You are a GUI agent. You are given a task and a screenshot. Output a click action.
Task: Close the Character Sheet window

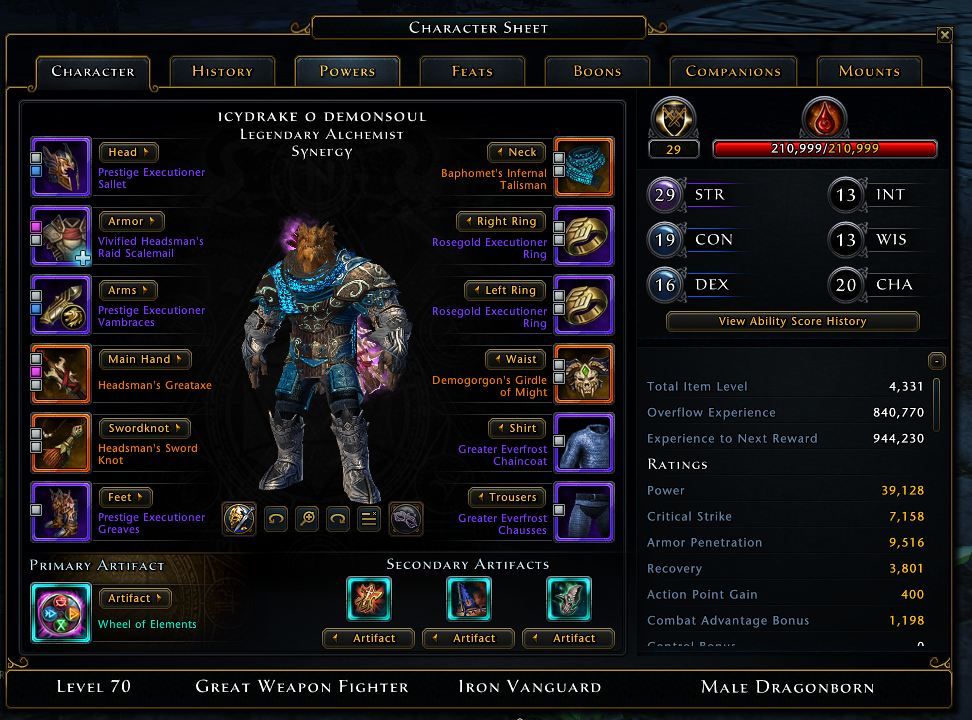click(x=944, y=35)
